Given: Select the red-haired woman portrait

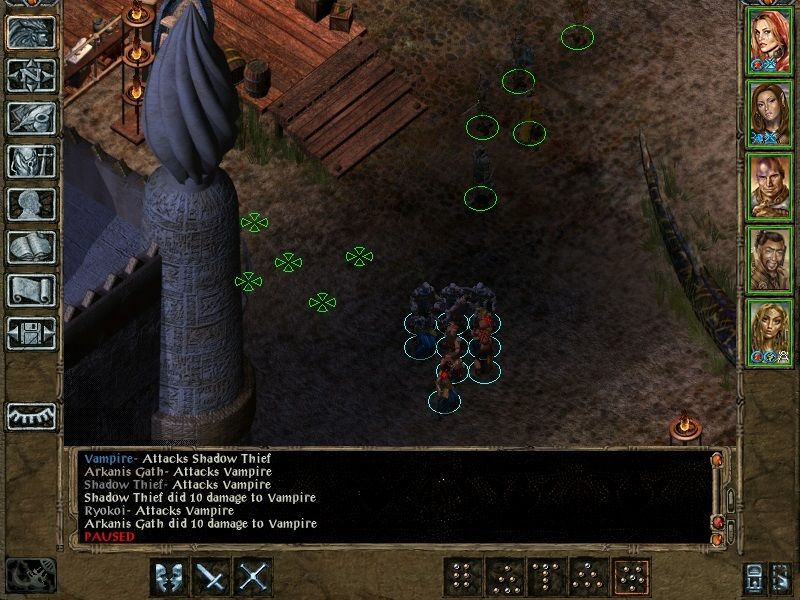Looking at the screenshot, I should click(x=770, y=40).
